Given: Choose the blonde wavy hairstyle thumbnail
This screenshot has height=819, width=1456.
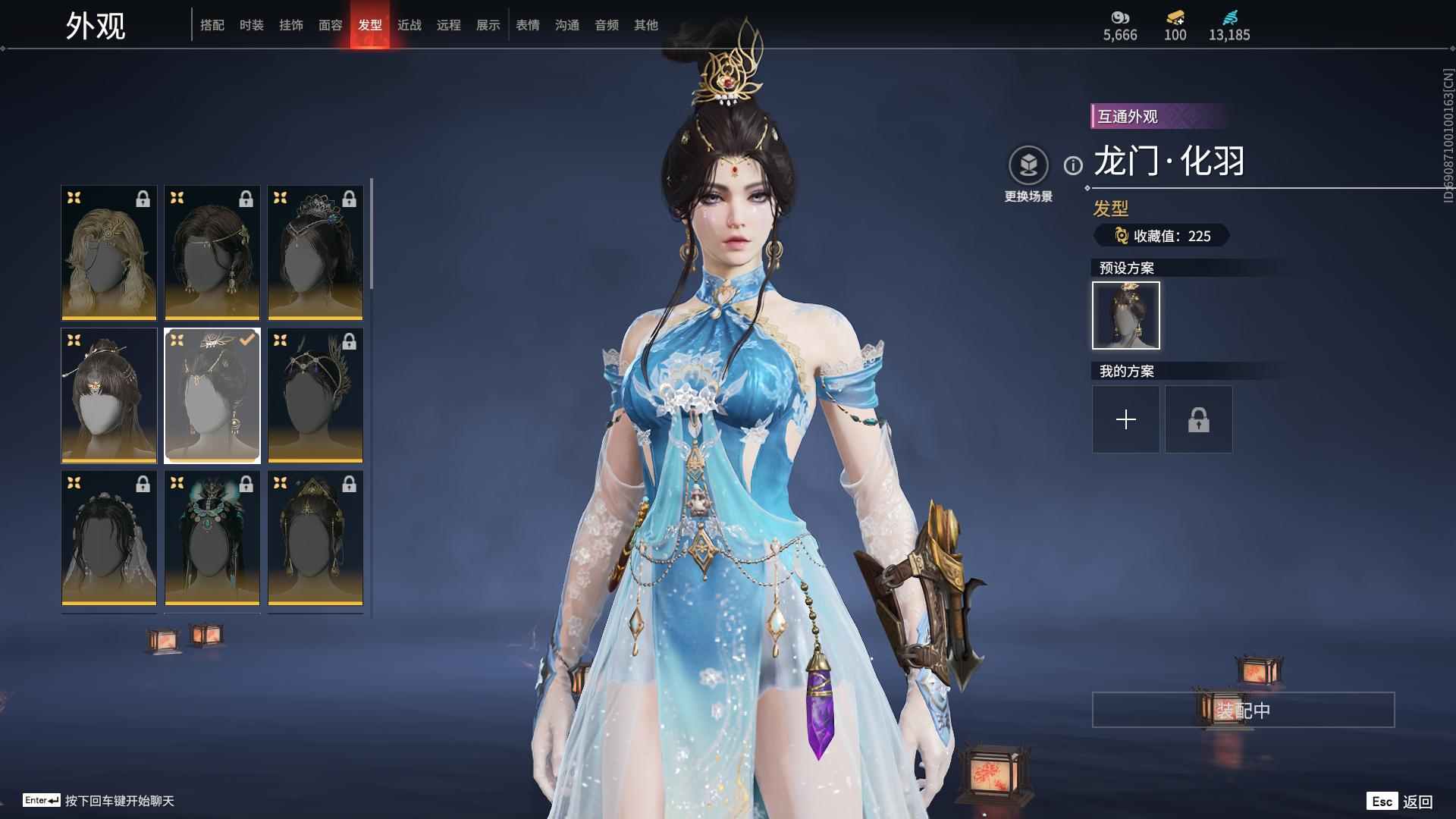Looking at the screenshot, I should [109, 253].
